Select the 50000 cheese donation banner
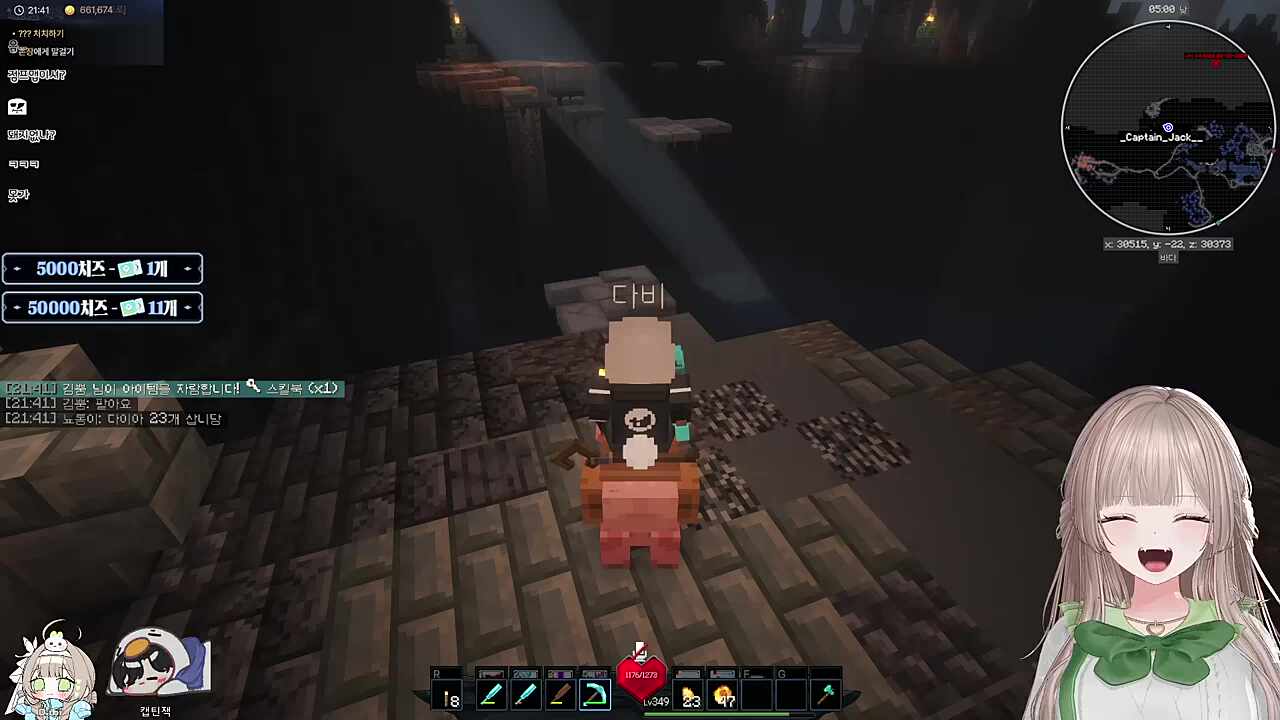The height and width of the screenshot is (720, 1280). point(102,308)
